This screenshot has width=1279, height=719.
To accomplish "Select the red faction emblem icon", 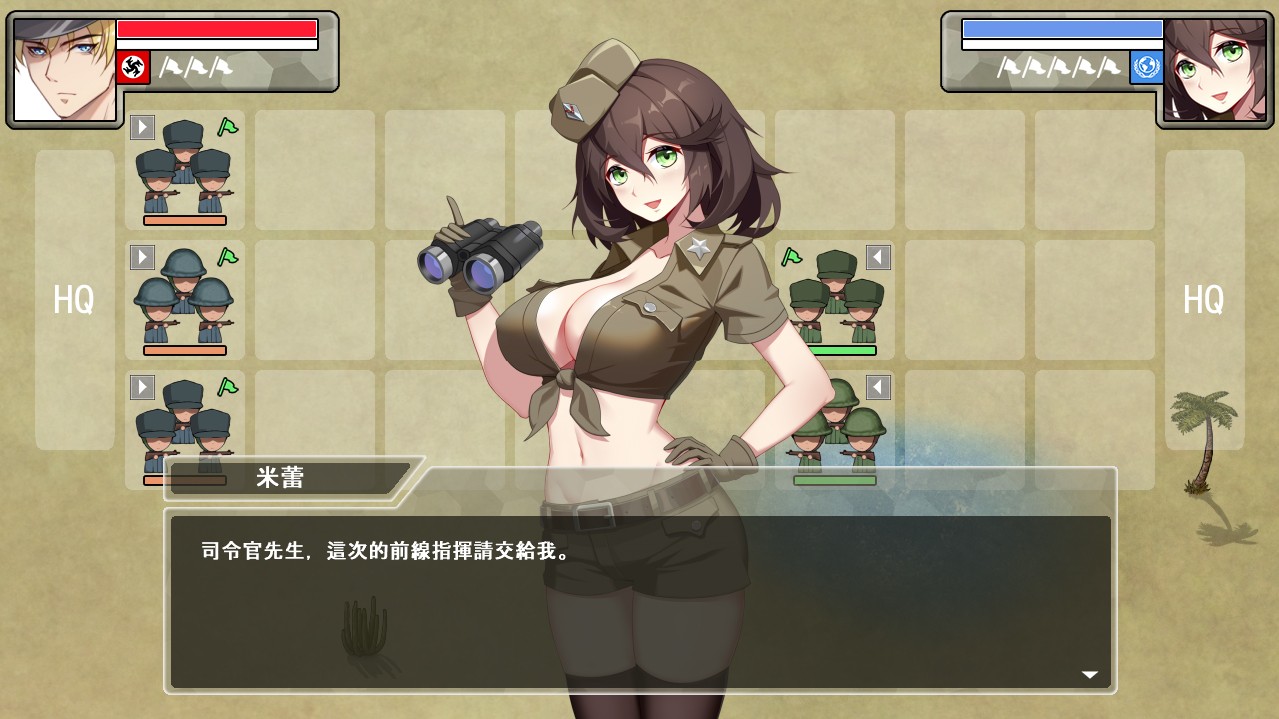I will pyautogui.click(x=133, y=67).
